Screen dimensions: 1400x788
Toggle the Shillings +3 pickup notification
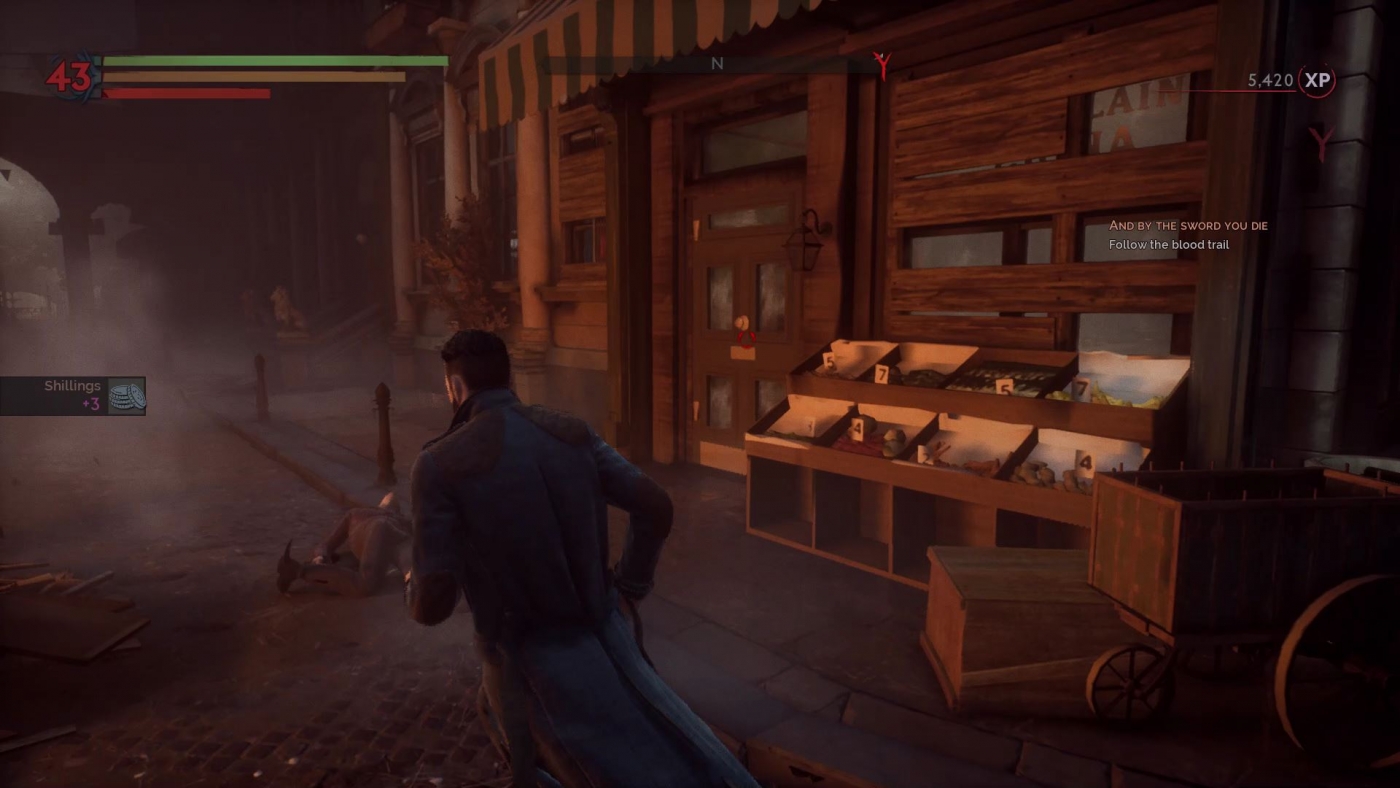click(x=72, y=394)
